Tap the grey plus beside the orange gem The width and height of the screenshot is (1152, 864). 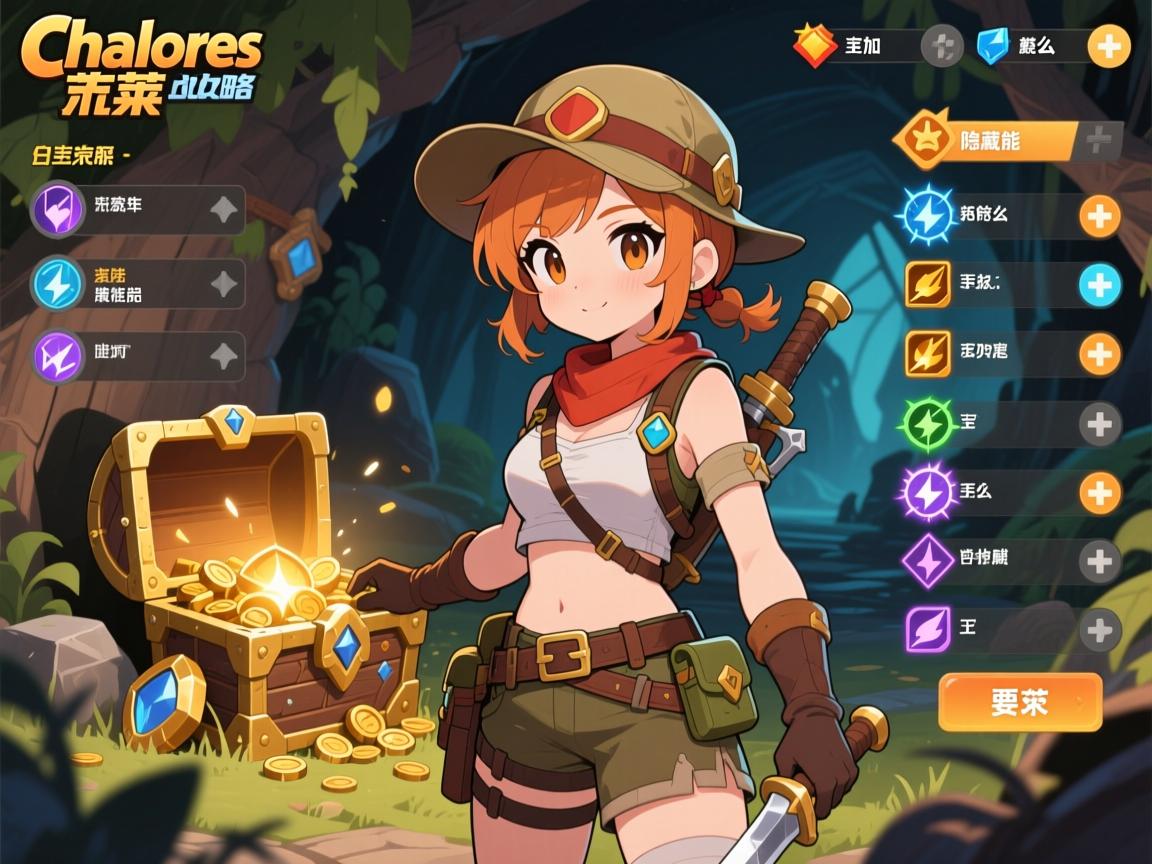pos(941,46)
